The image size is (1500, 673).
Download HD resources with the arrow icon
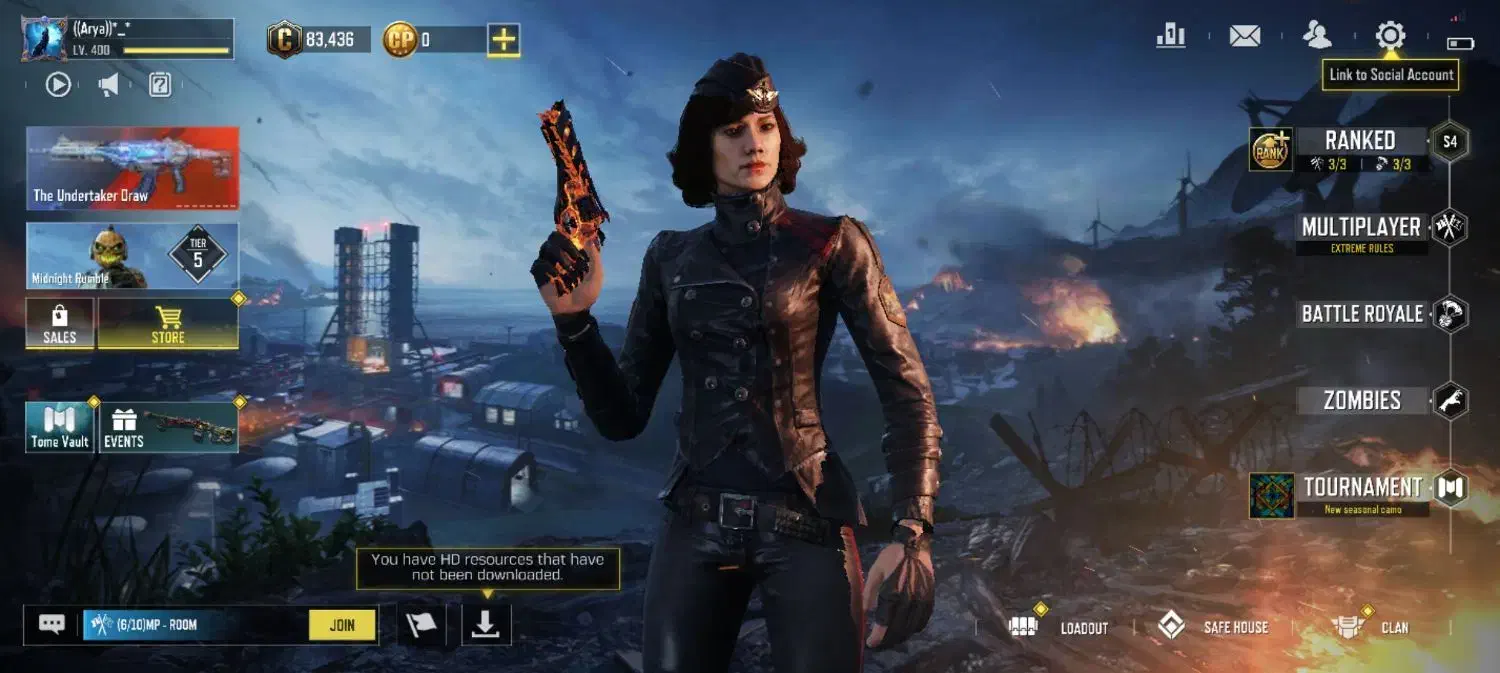click(486, 624)
